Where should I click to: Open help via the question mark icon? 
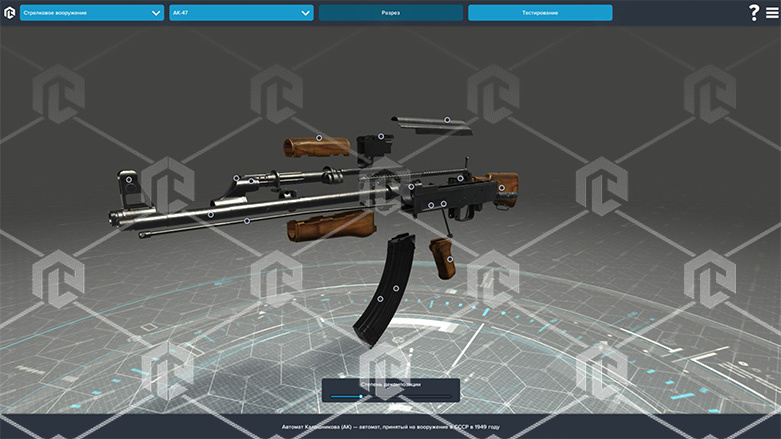(x=753, y=13)
